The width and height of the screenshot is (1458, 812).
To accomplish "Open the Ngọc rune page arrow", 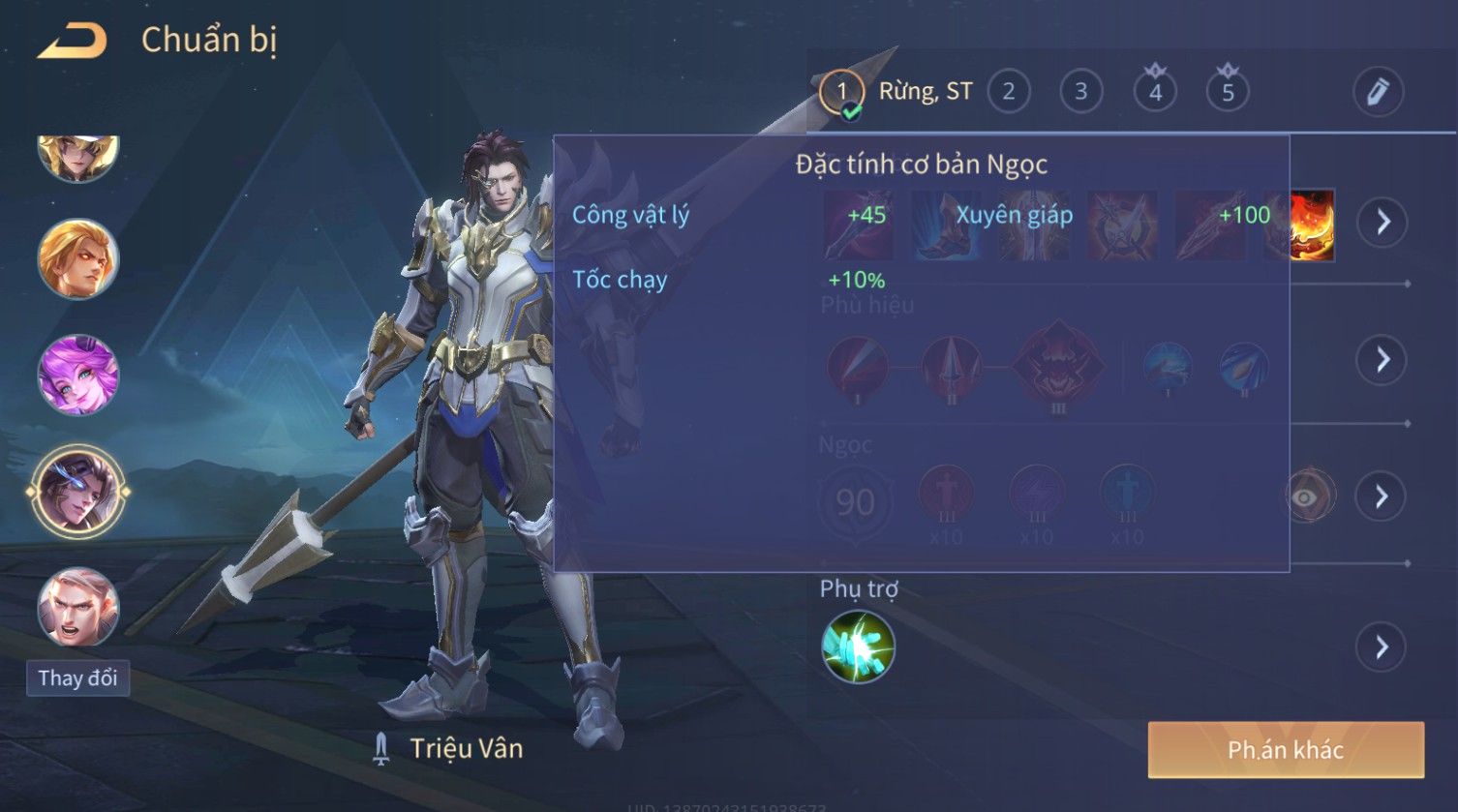I will point(1382,496).
